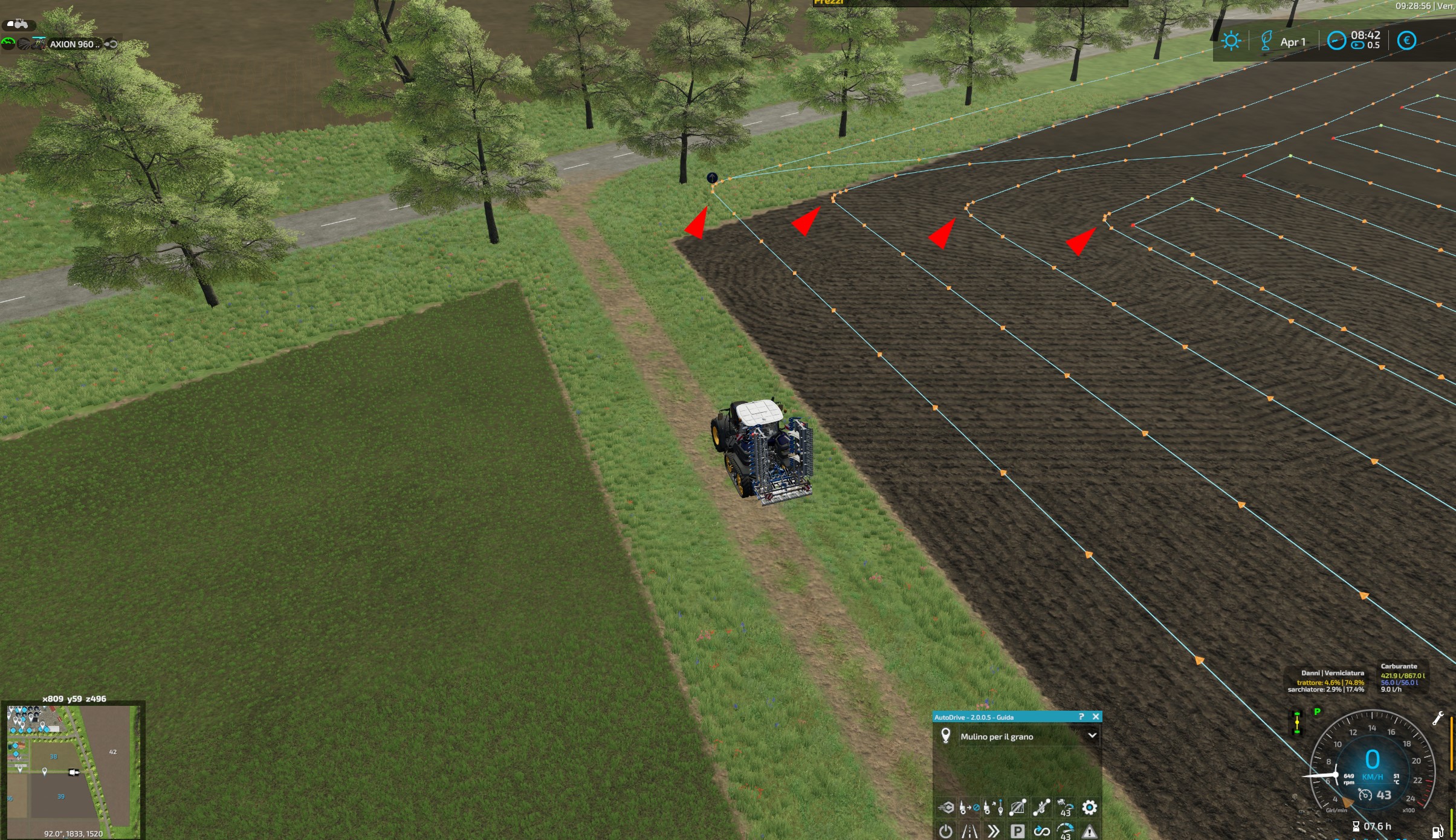Expand the vehicle name AXION 960 selector
The image size is (1456, 840).
click(x=73, y=44)
